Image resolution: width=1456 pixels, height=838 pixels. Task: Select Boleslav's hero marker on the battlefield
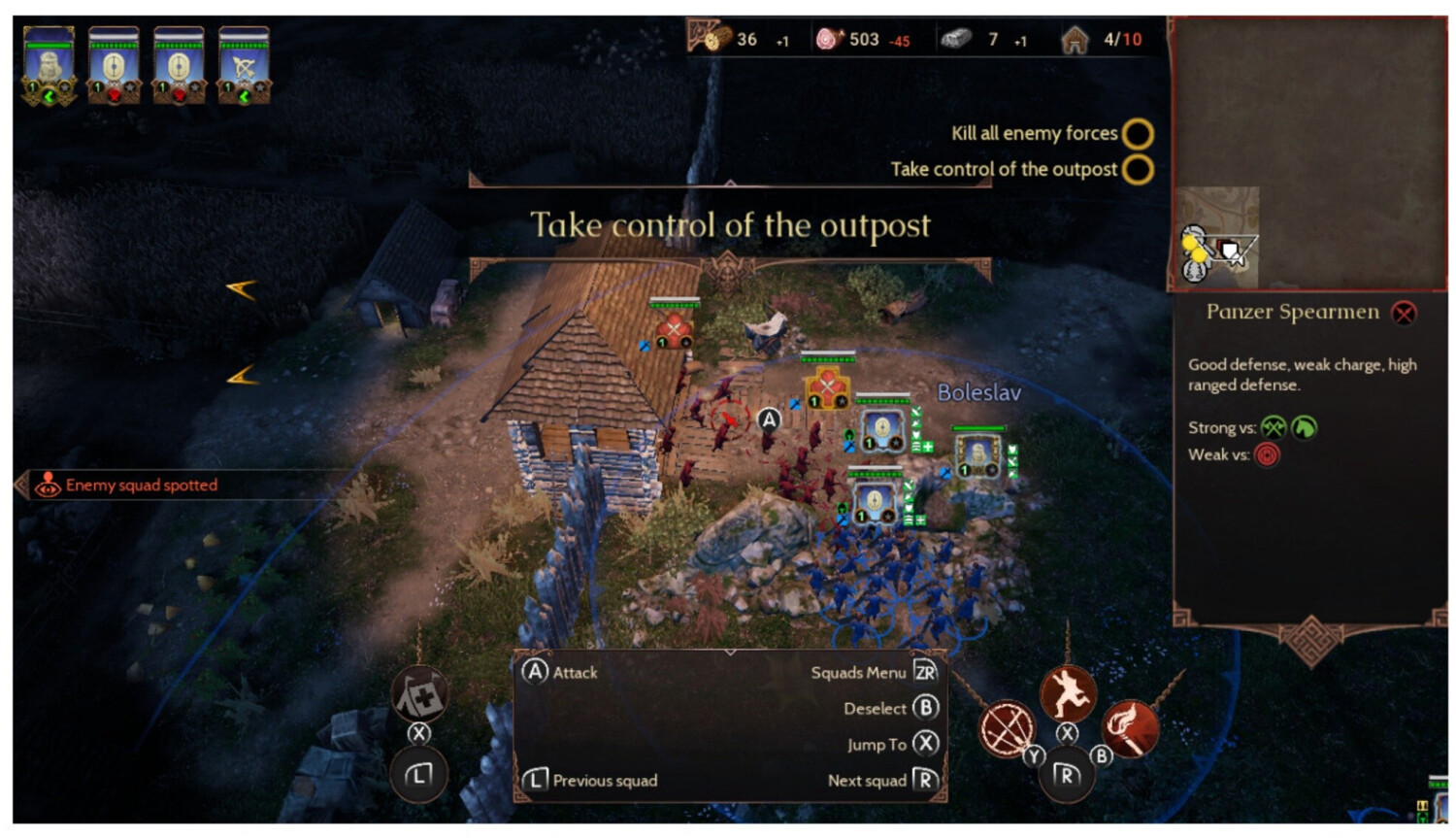pyautogui.click(x=978, y=454)
